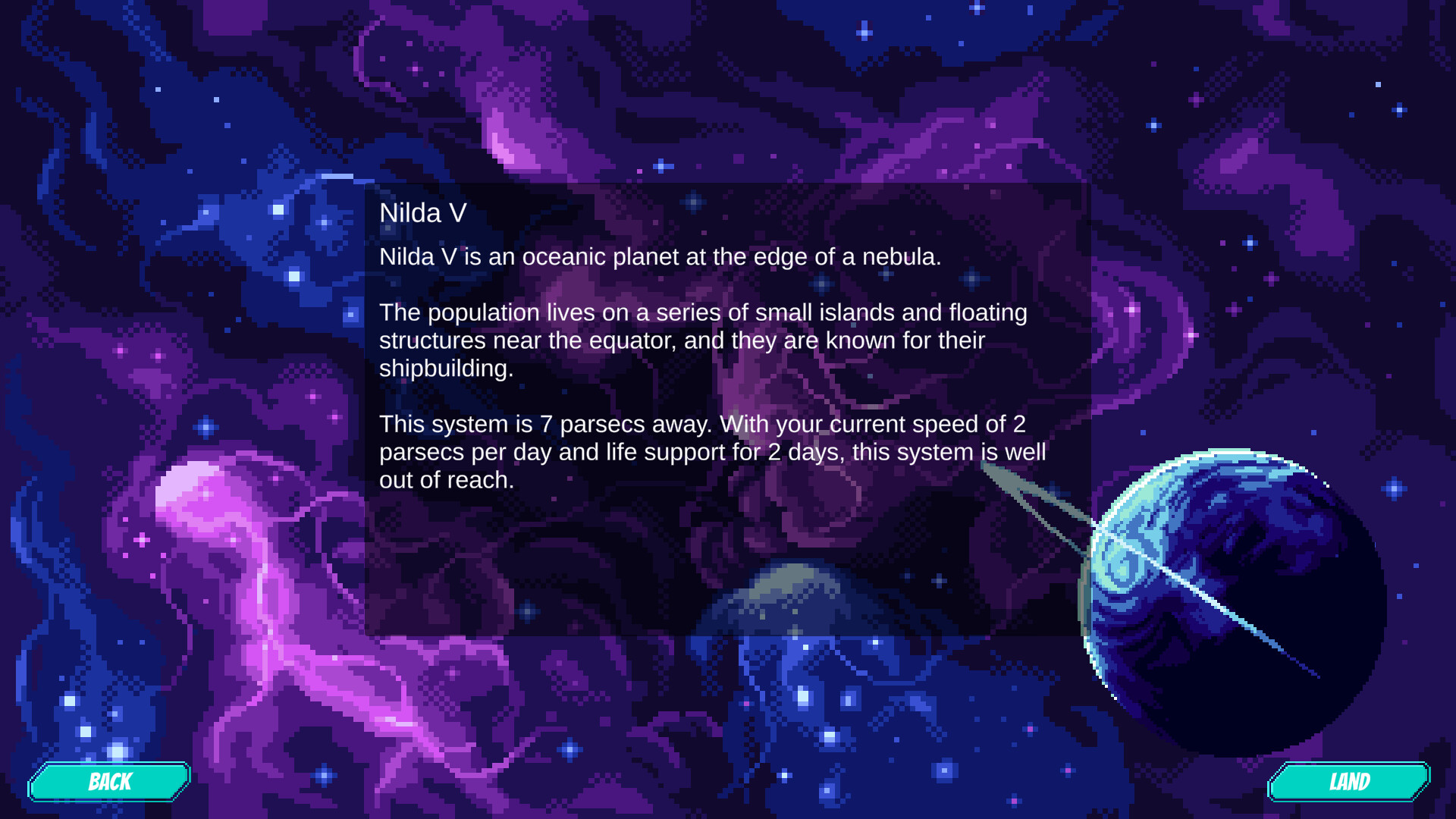Click the travel distance warning text
The width and height of the screenshot is (1456, 819).
pos(713,452)
